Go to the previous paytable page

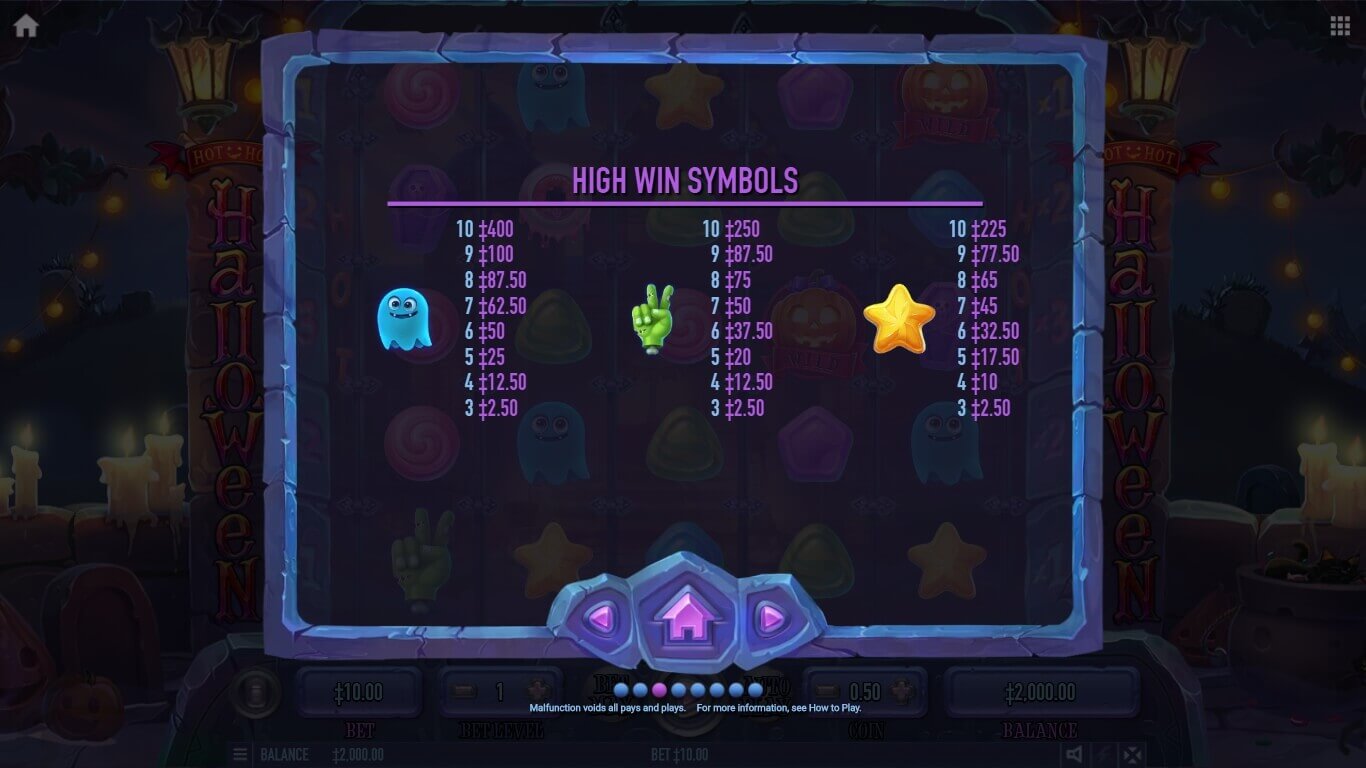pyautogui.click(x=601, y=618)
